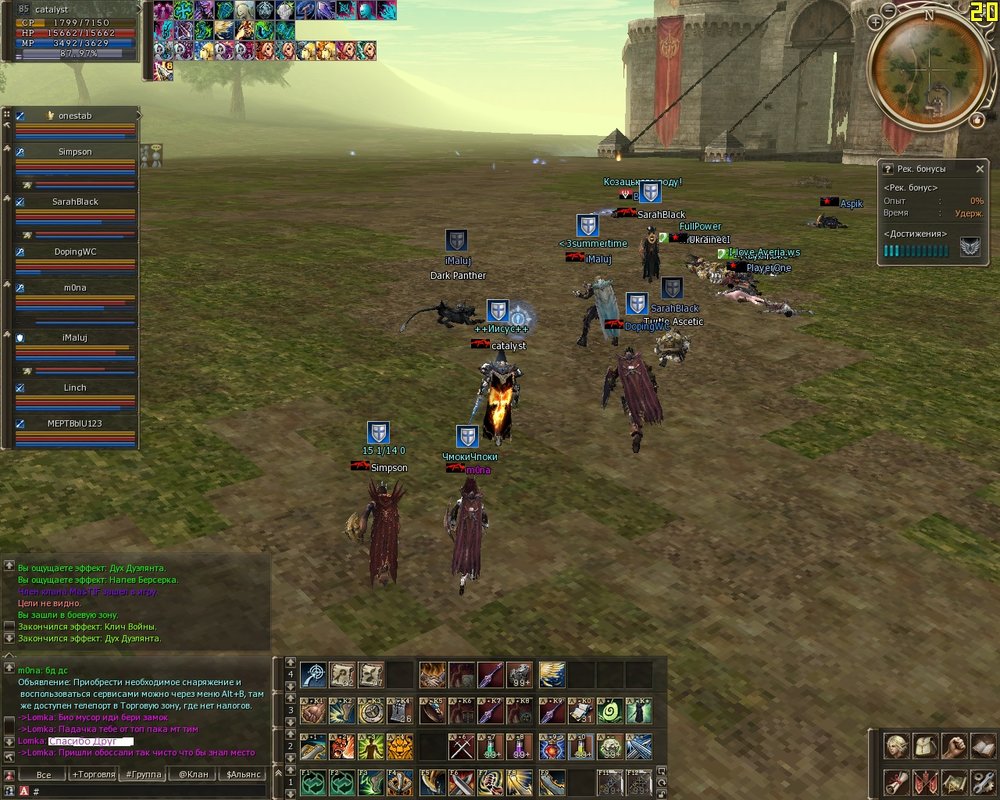Screen dimensions: 1000x800
Task: Close the Рек. бонусы window
Action: coord(980,169)
